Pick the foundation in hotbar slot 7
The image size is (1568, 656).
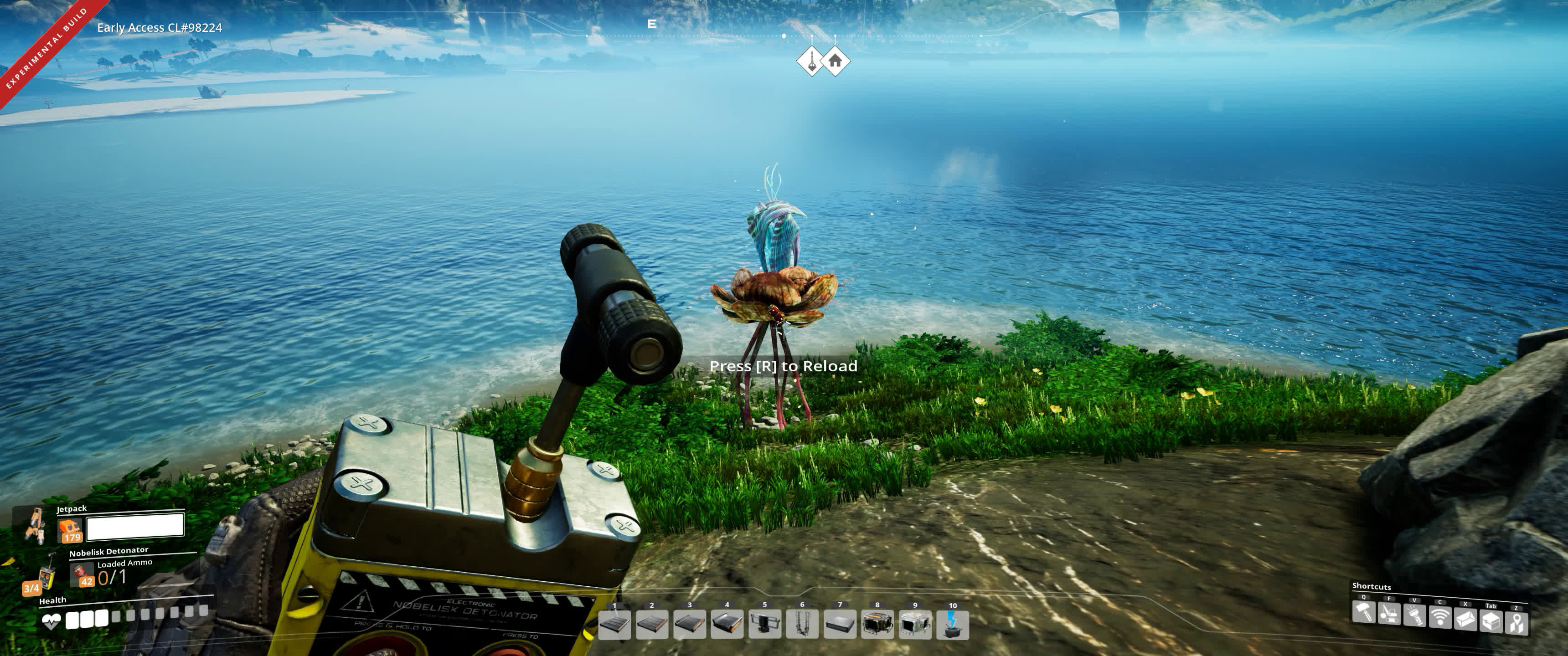coord(840,624)
